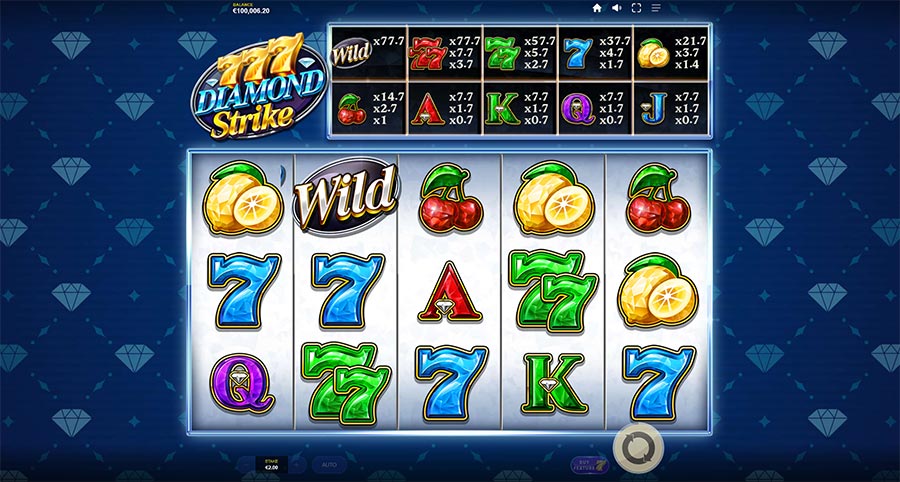Screen dimensions: 900x482
Task: Switch to fullscreen mode
Action: coord(637,8)
